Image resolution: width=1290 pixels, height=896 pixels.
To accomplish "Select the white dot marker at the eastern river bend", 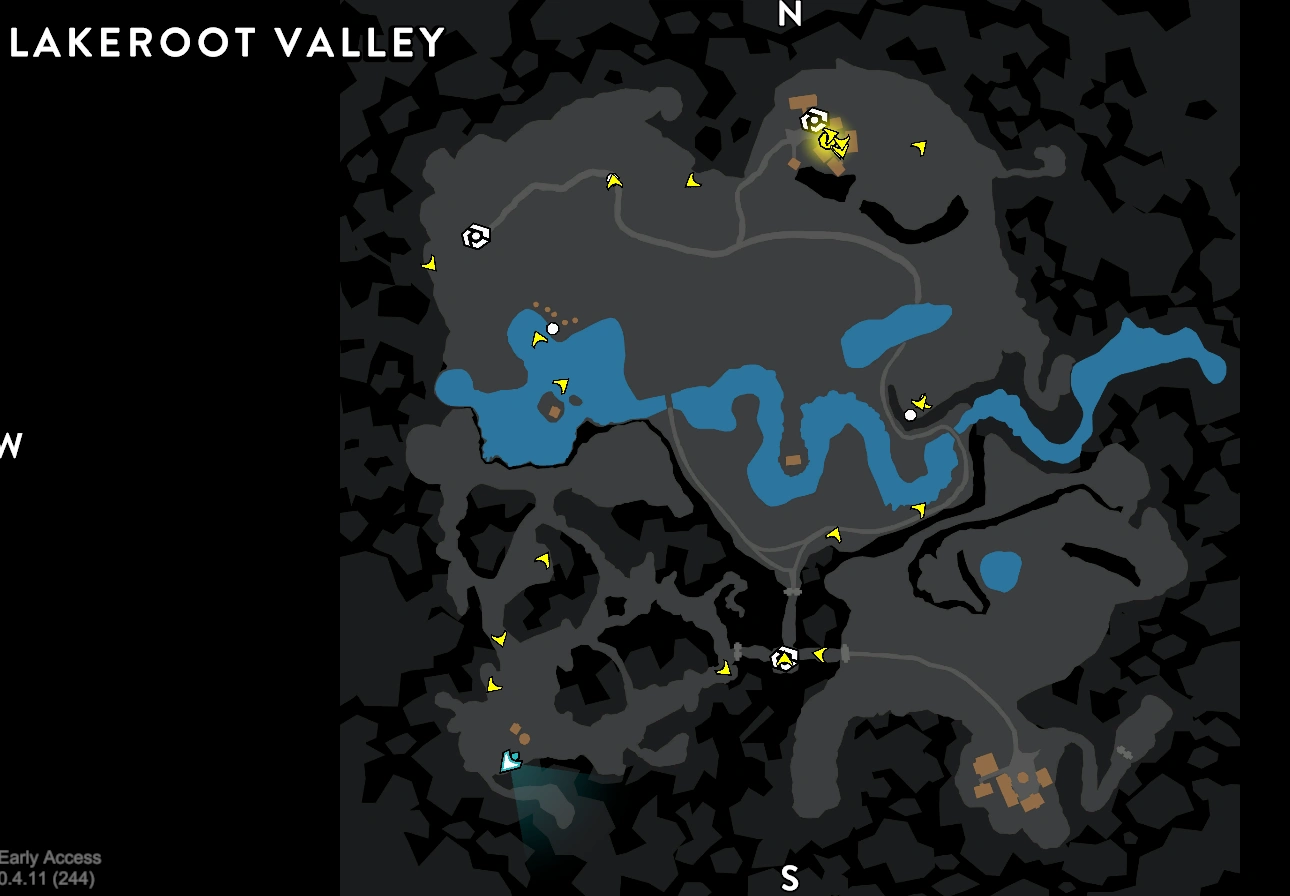I will [909, 414].
